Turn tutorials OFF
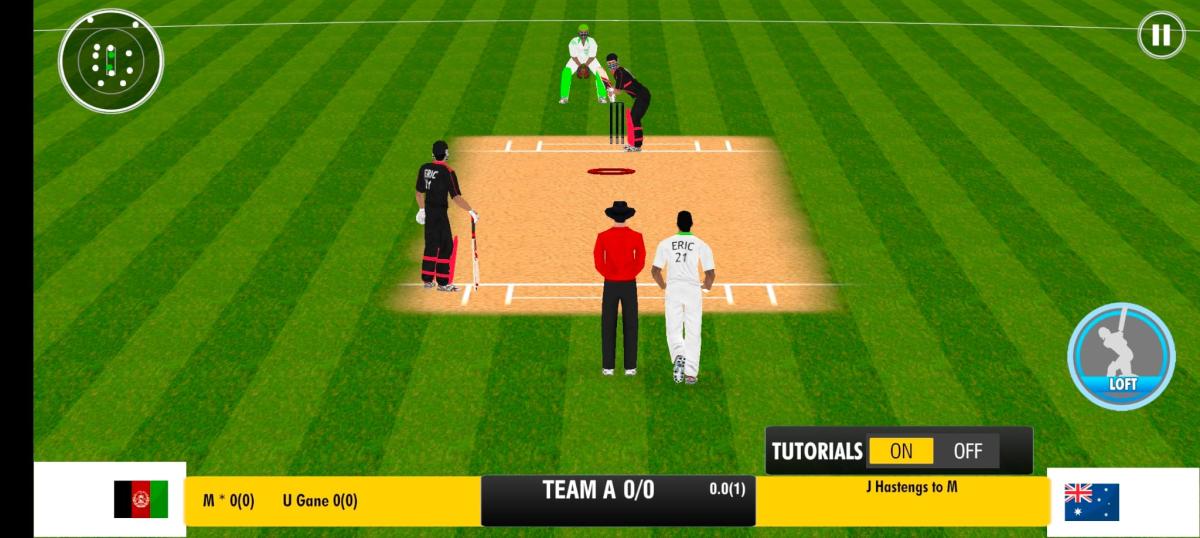This screenshot has height=538, width=1200. click(967, 451)
